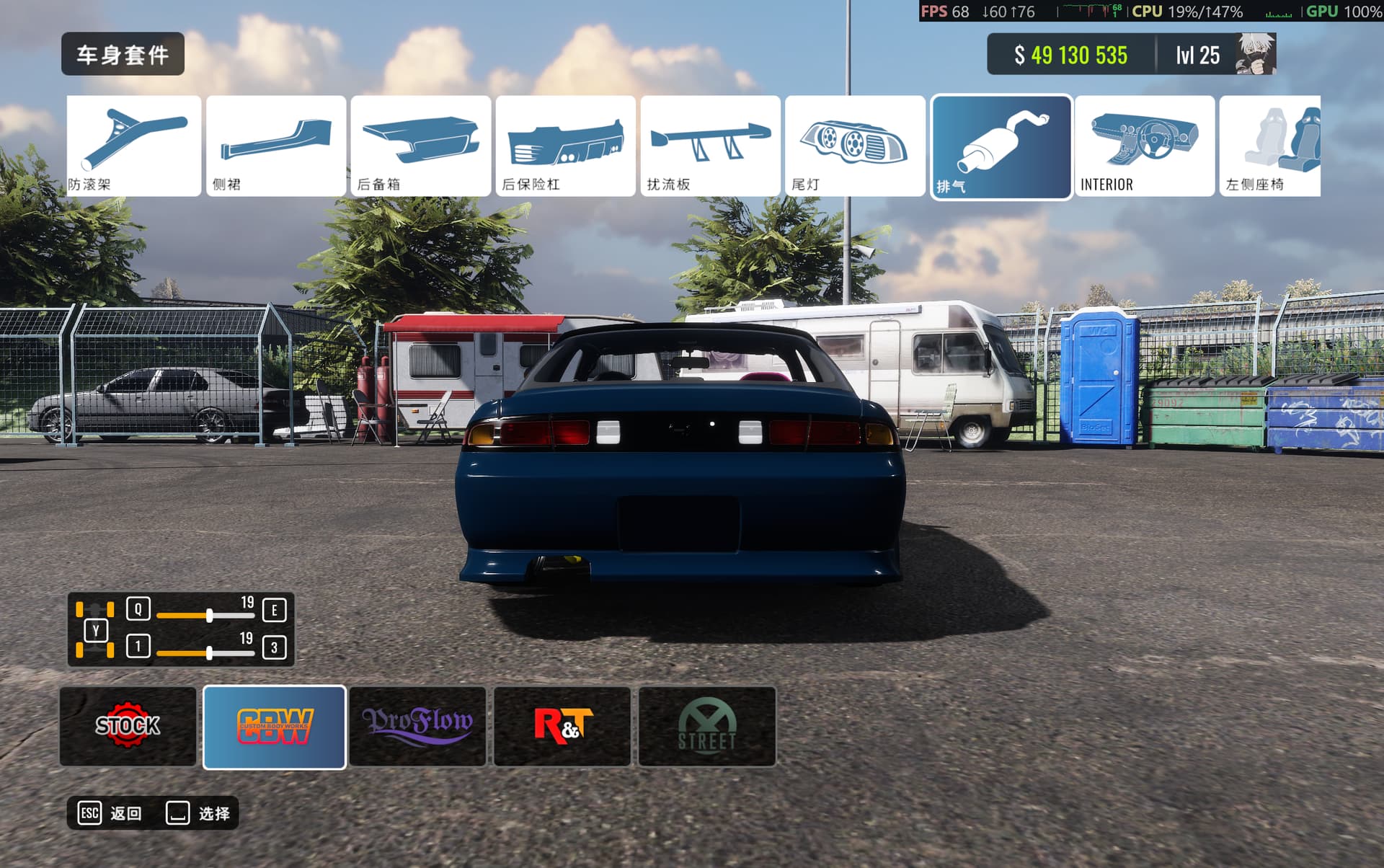Choose the X Street exhaust option
Image resolution: width=1384 pixels, height=868 pixels.
[x=707, y=726]
